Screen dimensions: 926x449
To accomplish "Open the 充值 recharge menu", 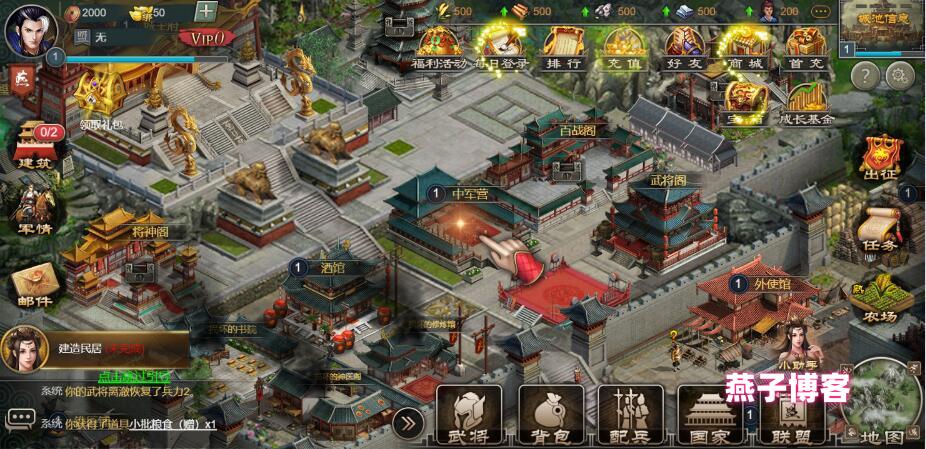I will [x=622, y=46].
